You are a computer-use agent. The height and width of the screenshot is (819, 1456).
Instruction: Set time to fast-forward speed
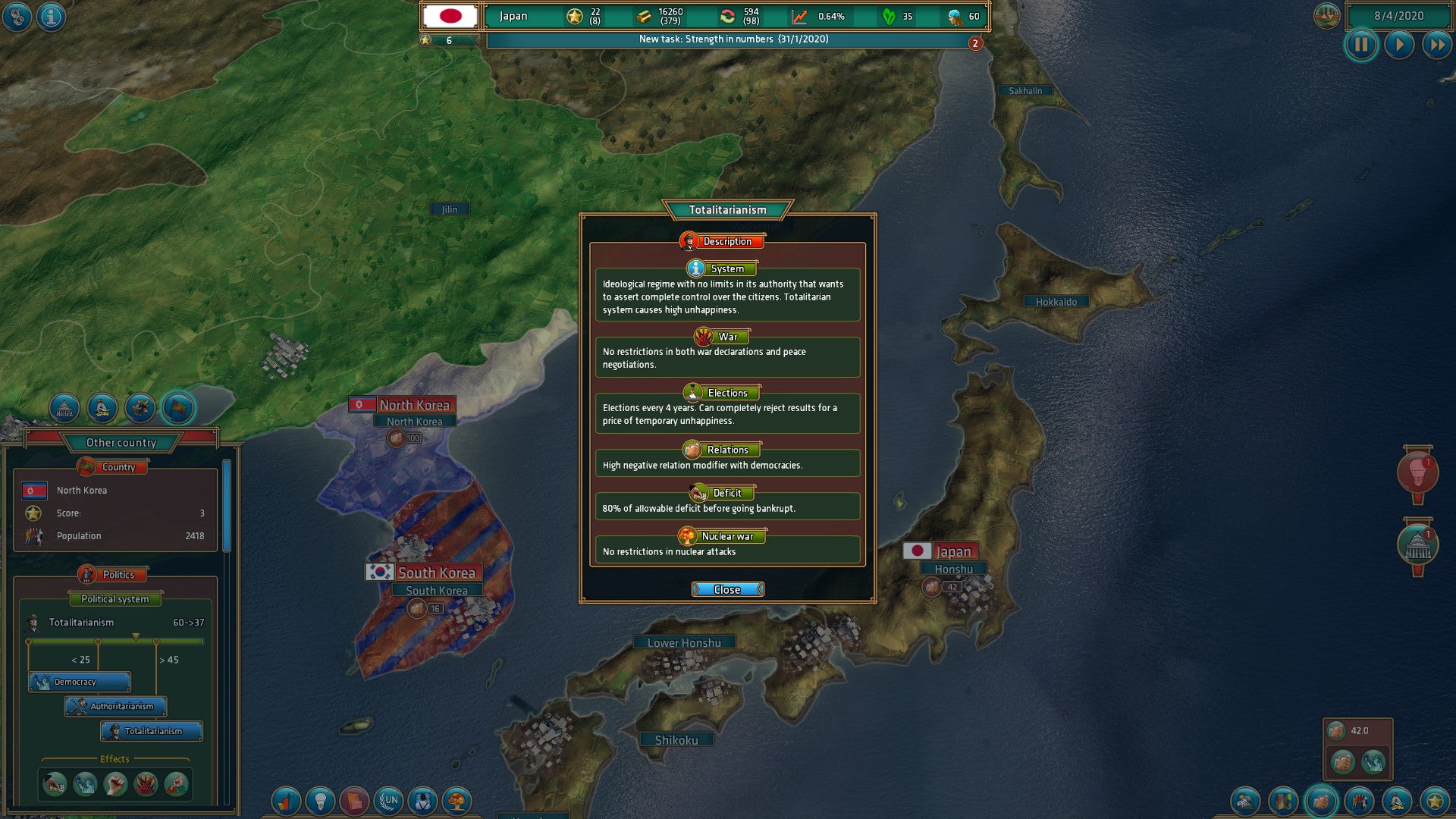pos(1436,45)
